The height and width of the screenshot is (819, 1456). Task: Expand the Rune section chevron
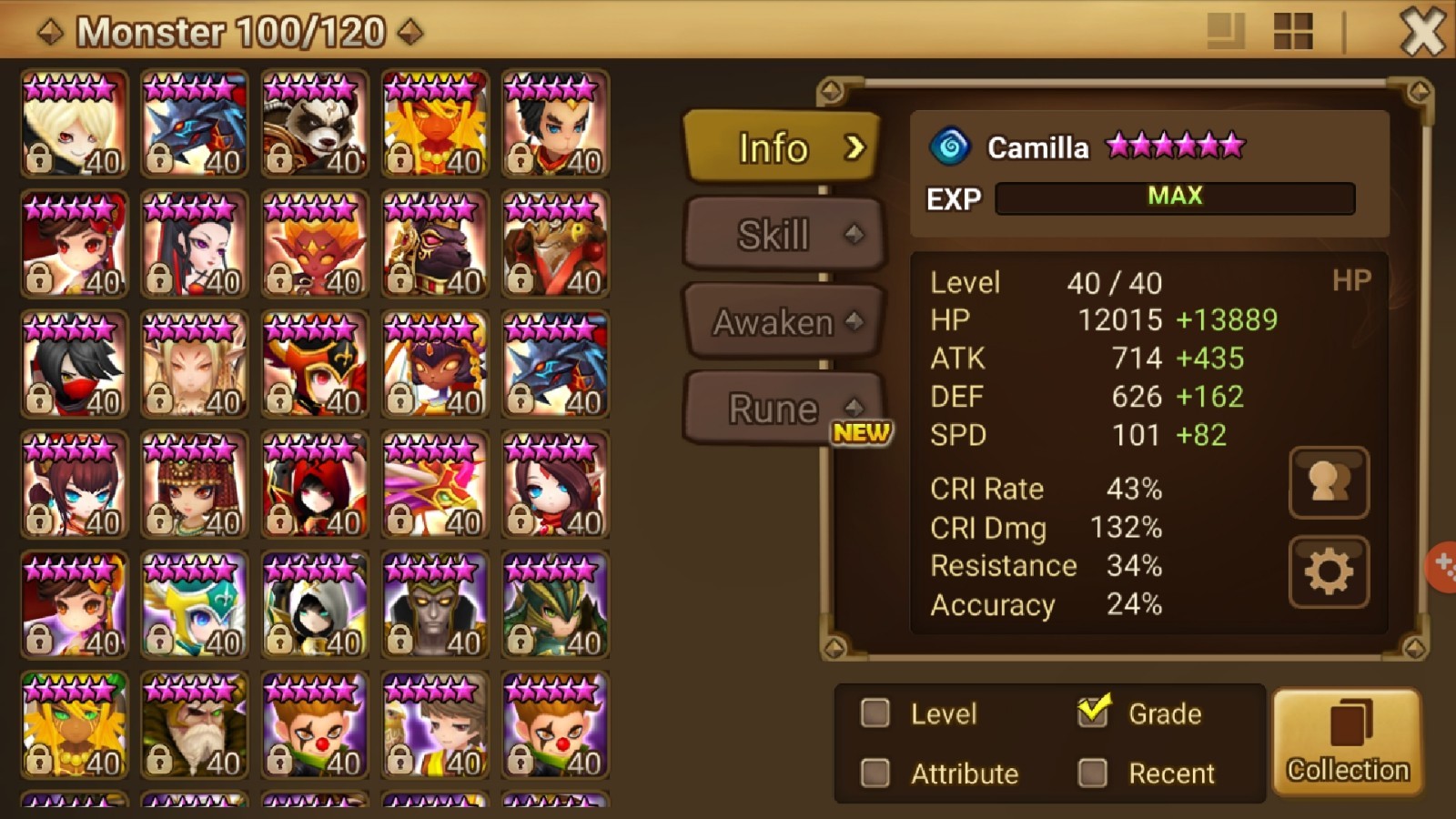click(853, 408)
